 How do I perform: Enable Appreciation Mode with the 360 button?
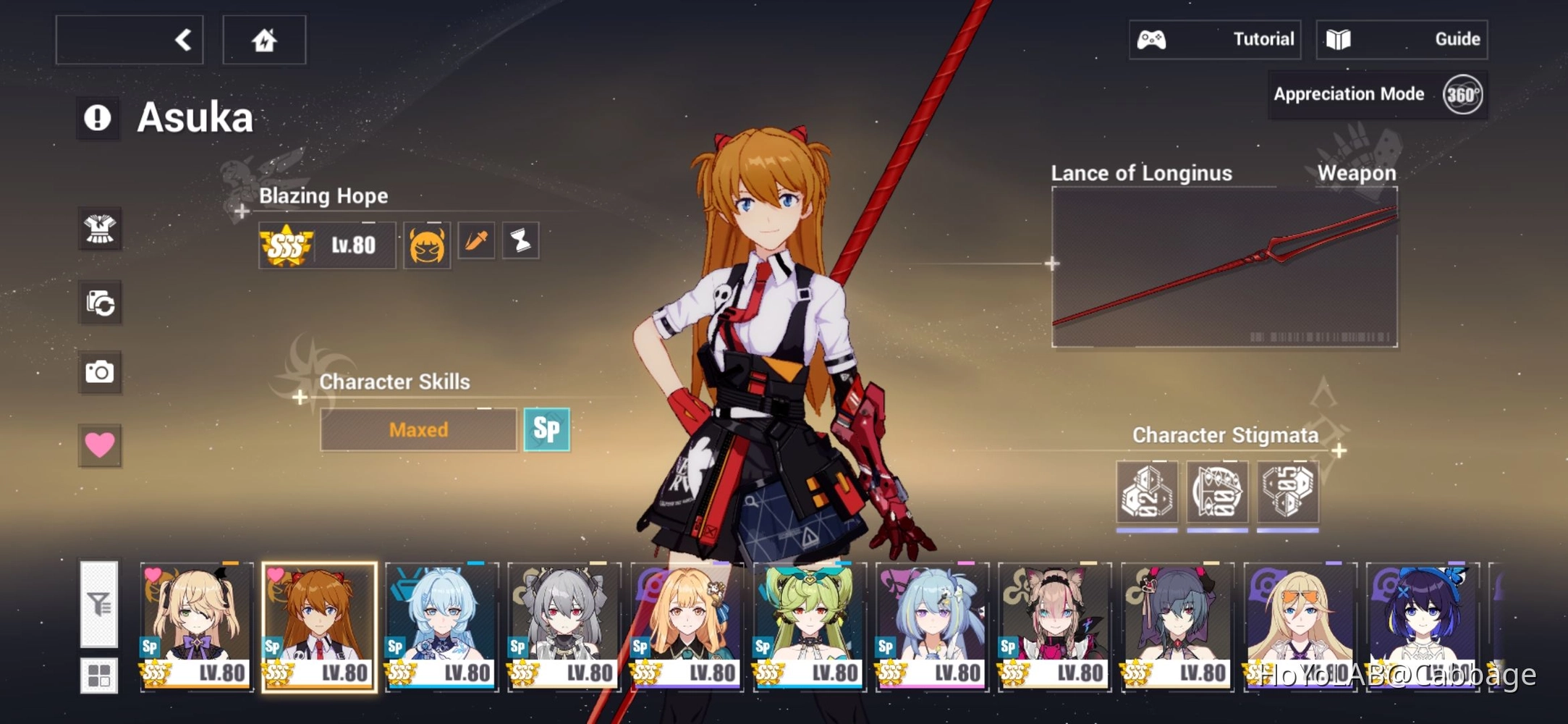[1461, 93]
